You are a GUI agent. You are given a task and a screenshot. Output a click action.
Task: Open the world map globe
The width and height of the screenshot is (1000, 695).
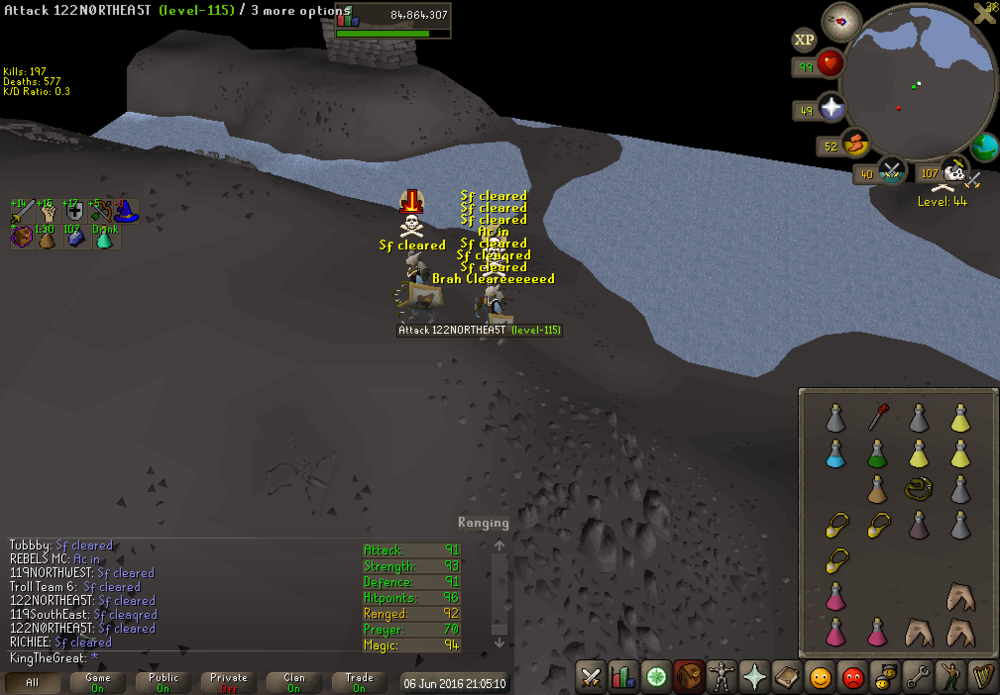(x=984, y=147)
